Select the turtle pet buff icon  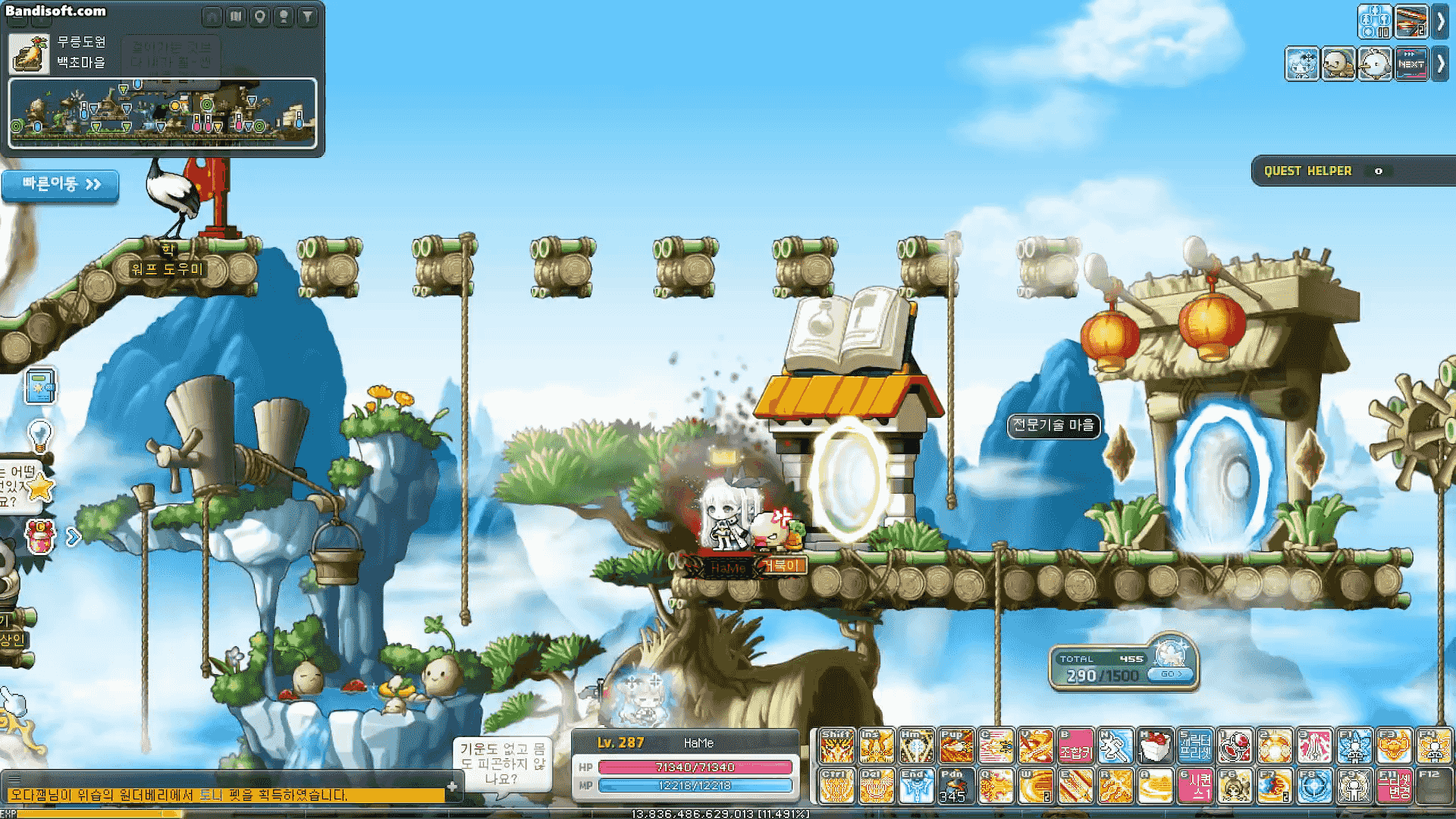[x=1338, y=64]
